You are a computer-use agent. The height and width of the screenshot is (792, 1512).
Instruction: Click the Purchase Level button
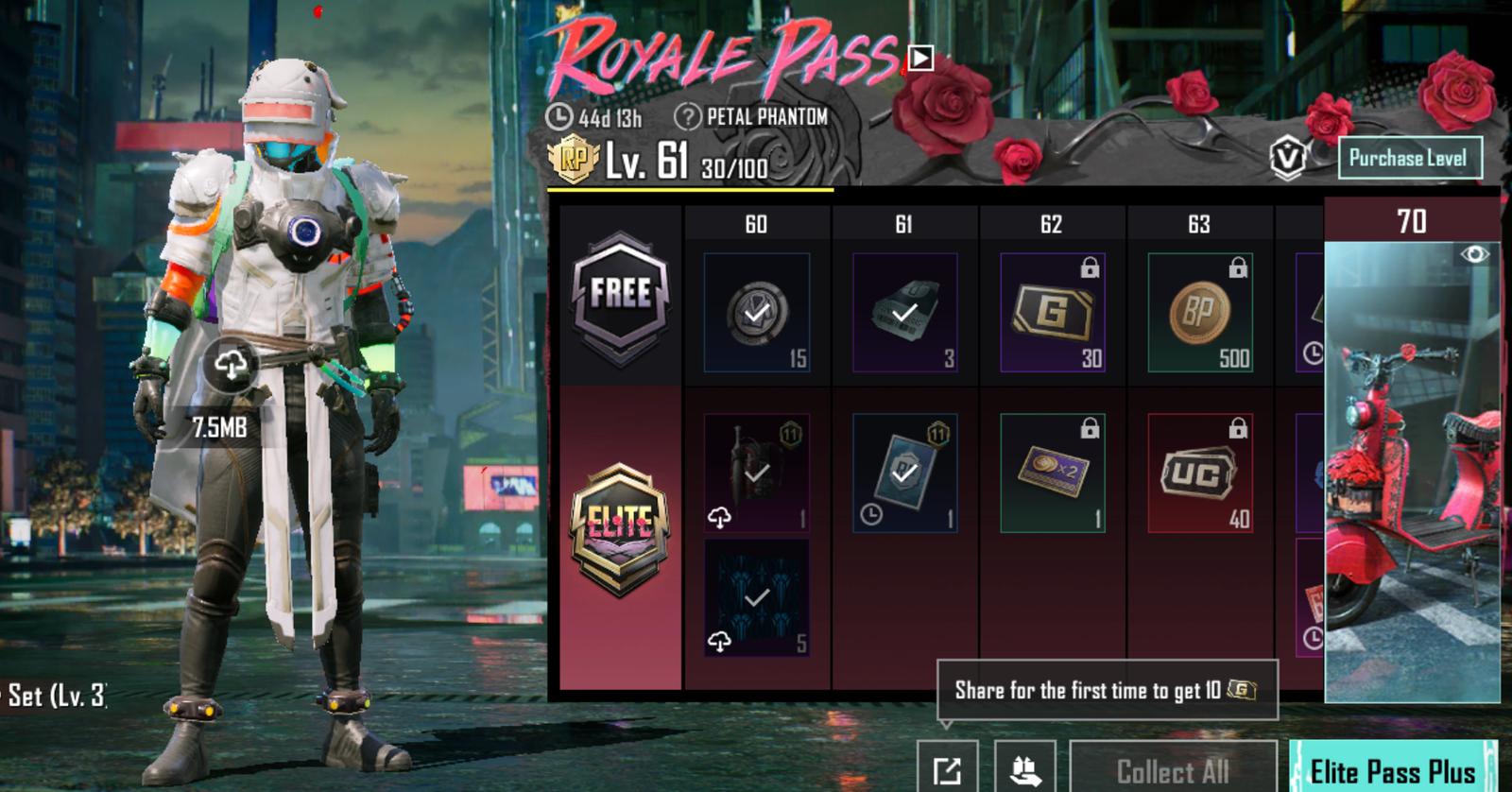point(1411,158)
